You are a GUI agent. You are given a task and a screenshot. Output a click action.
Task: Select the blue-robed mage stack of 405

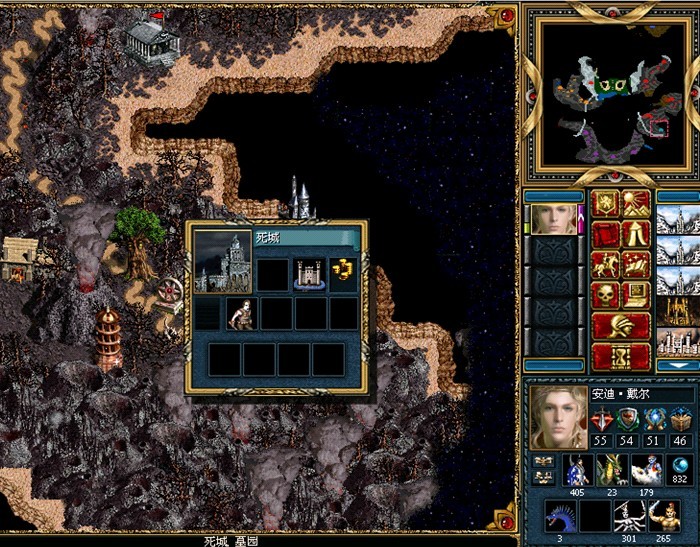[577, 470]
